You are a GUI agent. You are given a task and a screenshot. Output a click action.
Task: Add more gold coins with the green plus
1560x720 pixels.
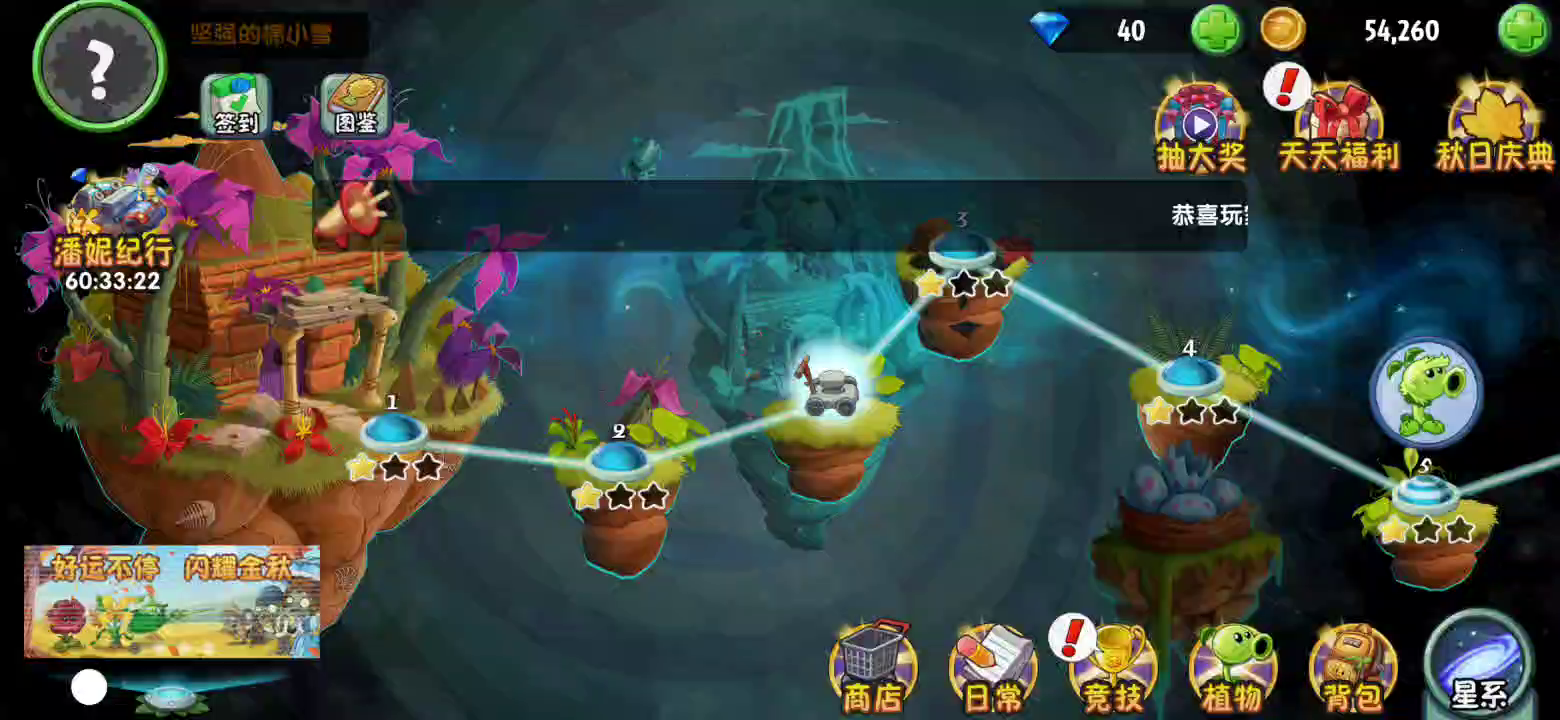(1523, 30)
